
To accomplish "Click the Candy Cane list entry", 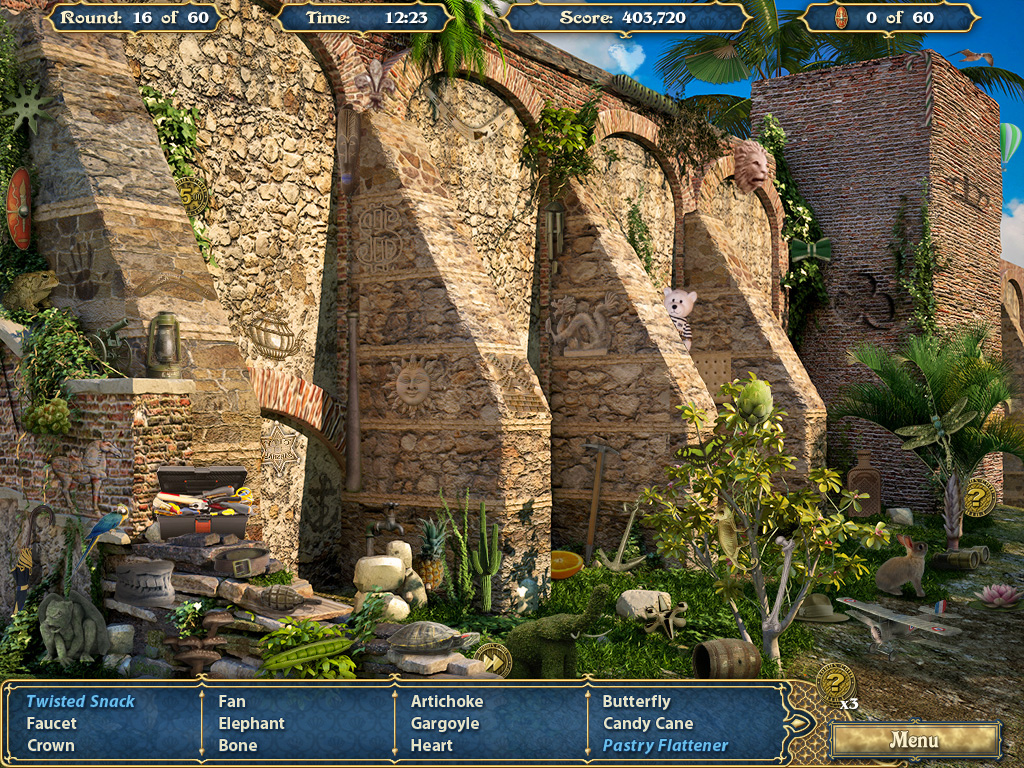I will click(648, 723).
